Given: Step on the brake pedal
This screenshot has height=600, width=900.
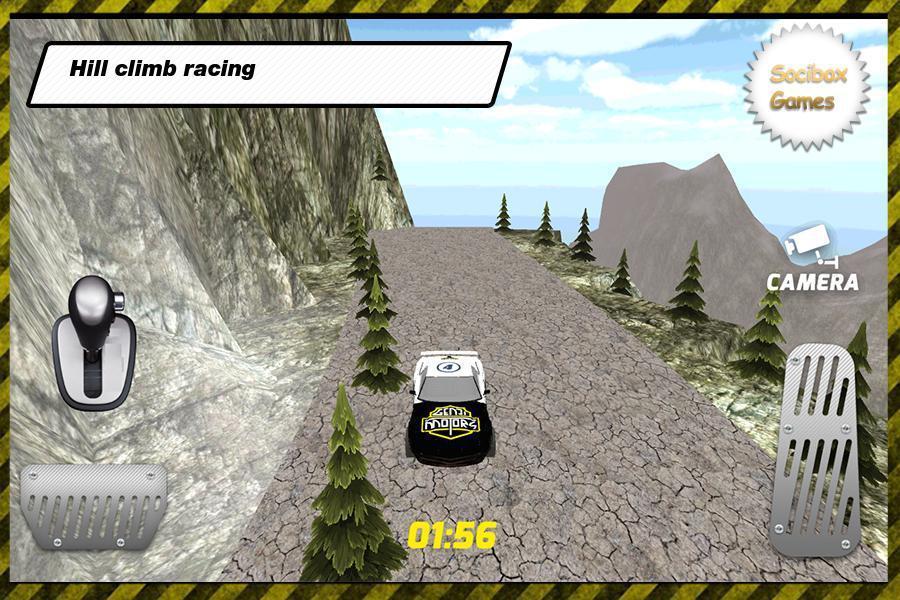Looking at the screenshot, I should 92,505.
